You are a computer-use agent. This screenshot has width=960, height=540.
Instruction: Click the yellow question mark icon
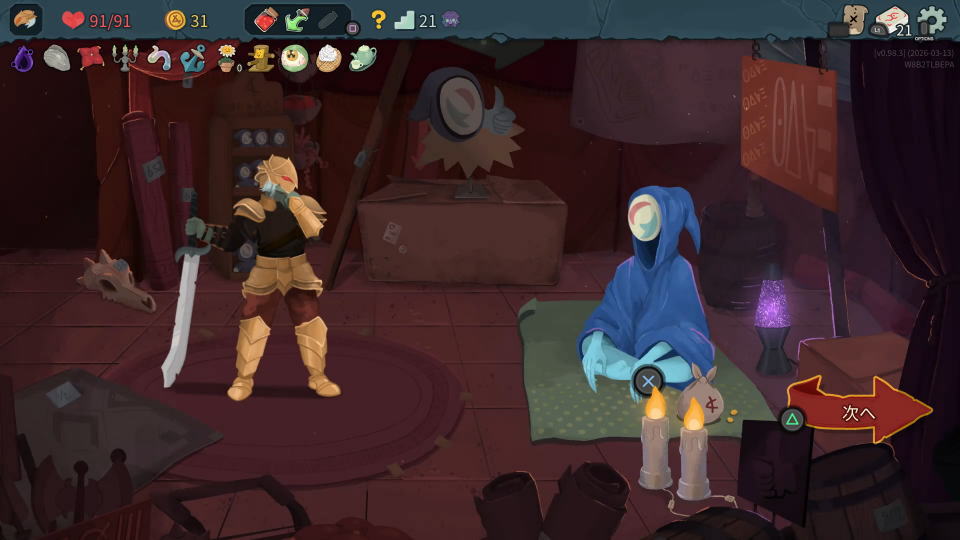[x=378, y=20]
